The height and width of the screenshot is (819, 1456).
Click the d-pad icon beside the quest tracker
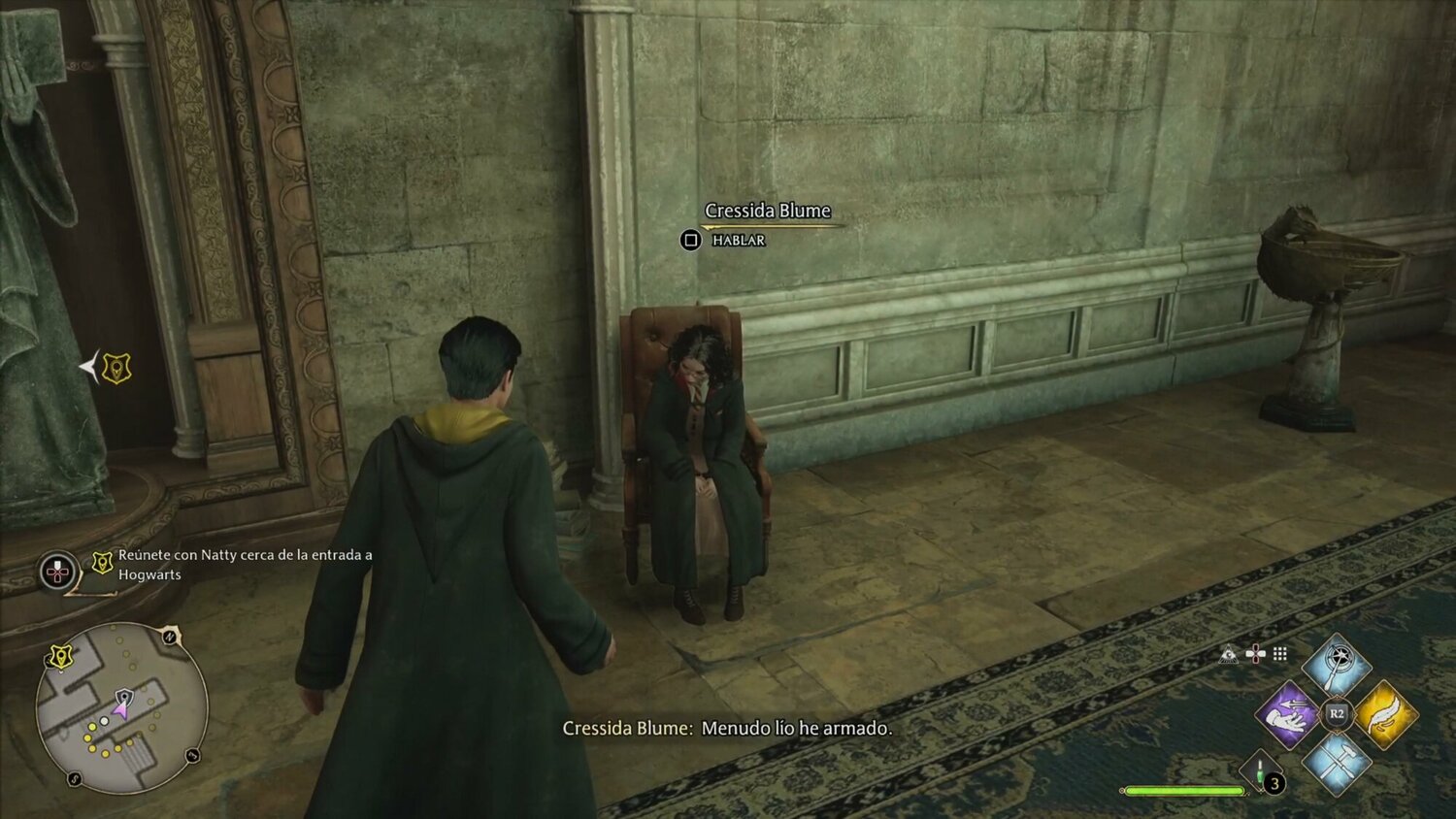[55, 571]
